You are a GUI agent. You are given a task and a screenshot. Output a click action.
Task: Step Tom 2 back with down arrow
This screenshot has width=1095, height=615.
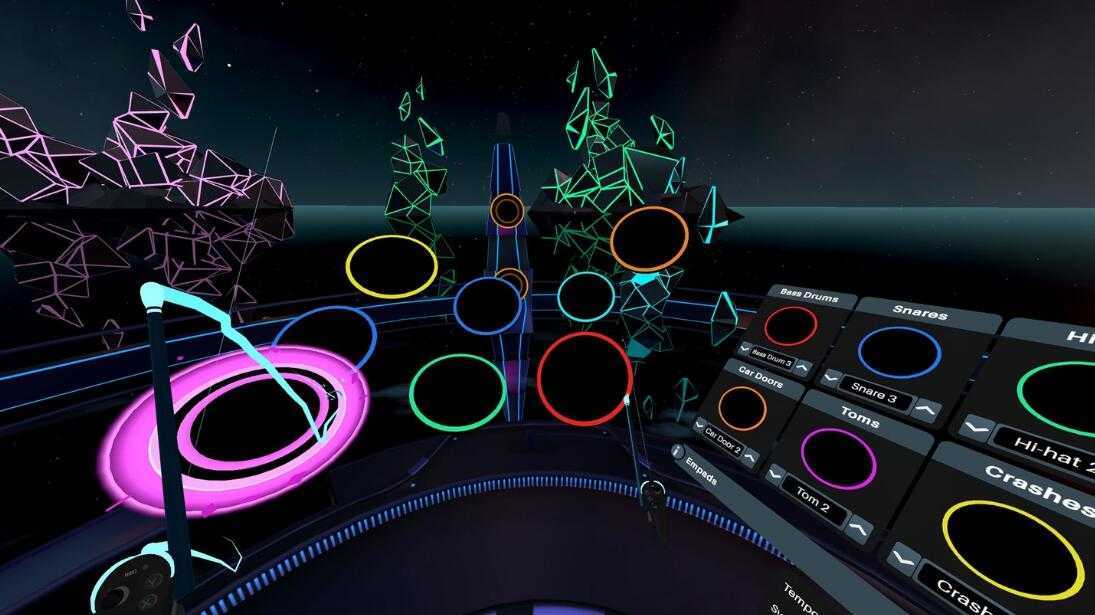point(774,474)
